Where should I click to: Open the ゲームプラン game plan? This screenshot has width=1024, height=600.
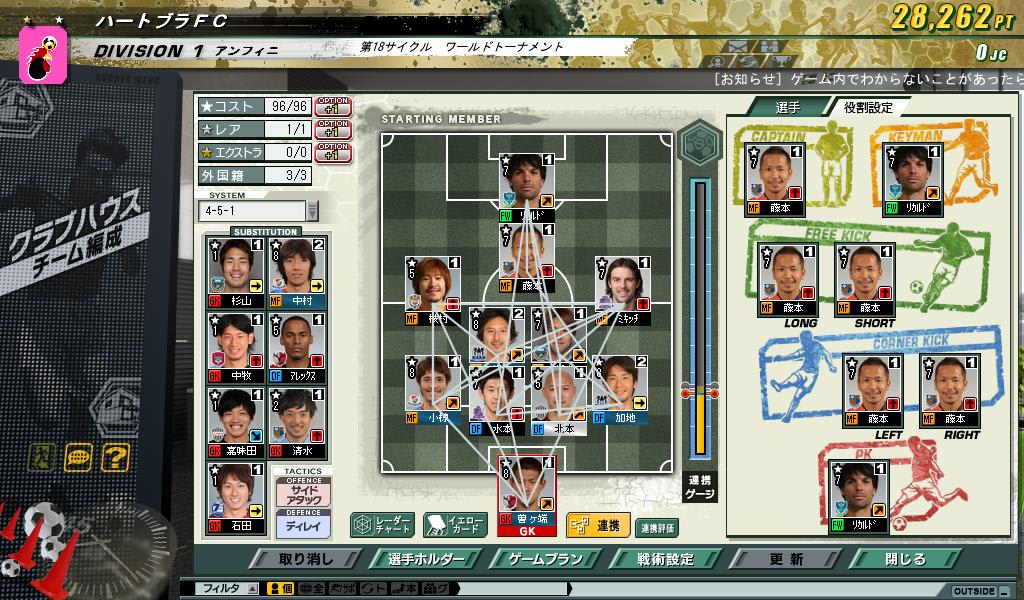coord(545,559)
